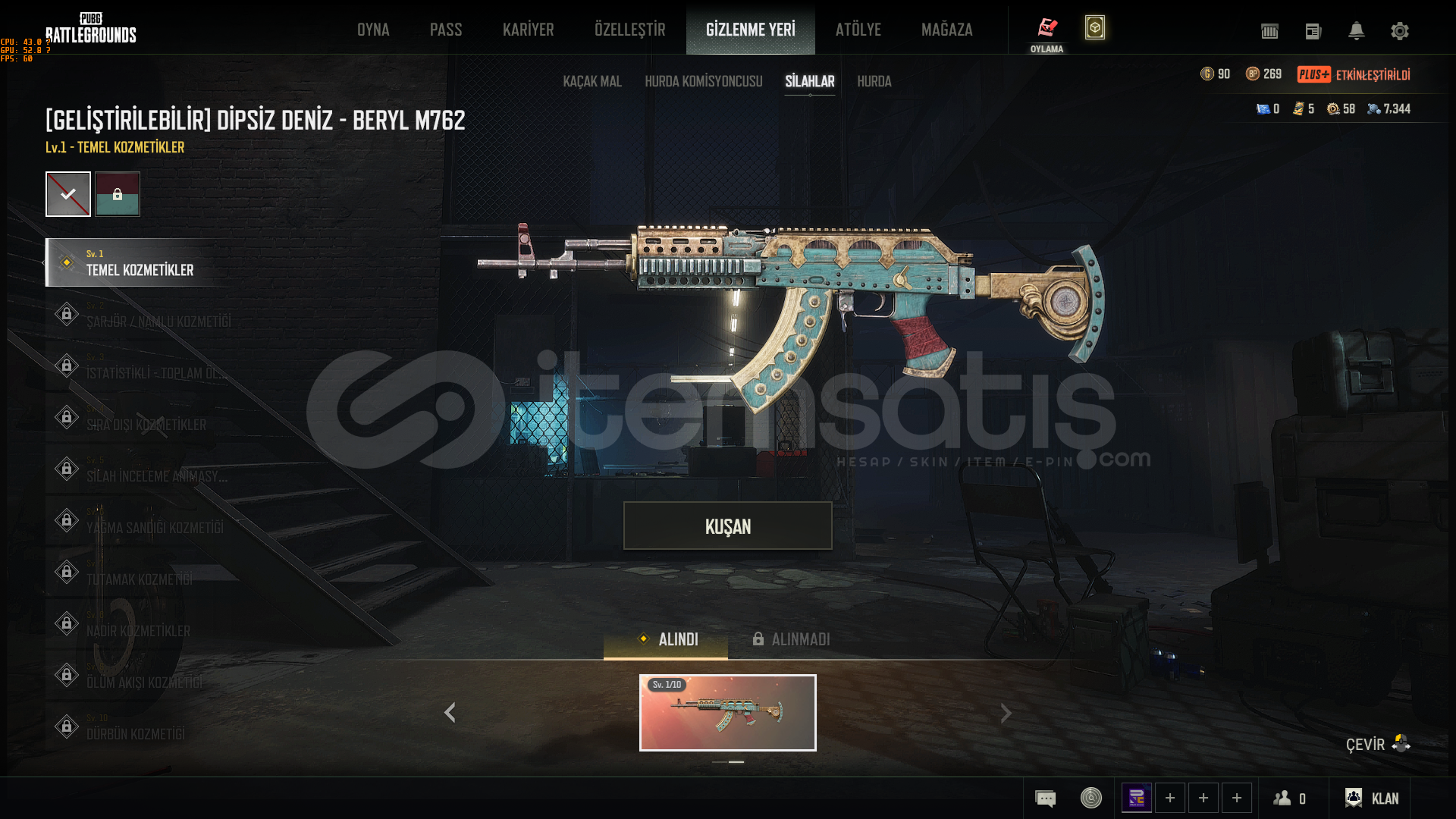Show the ALINMADI locked items tab
The height and width of the screenshot is (819, 1456).
click(x=792, y=639)
